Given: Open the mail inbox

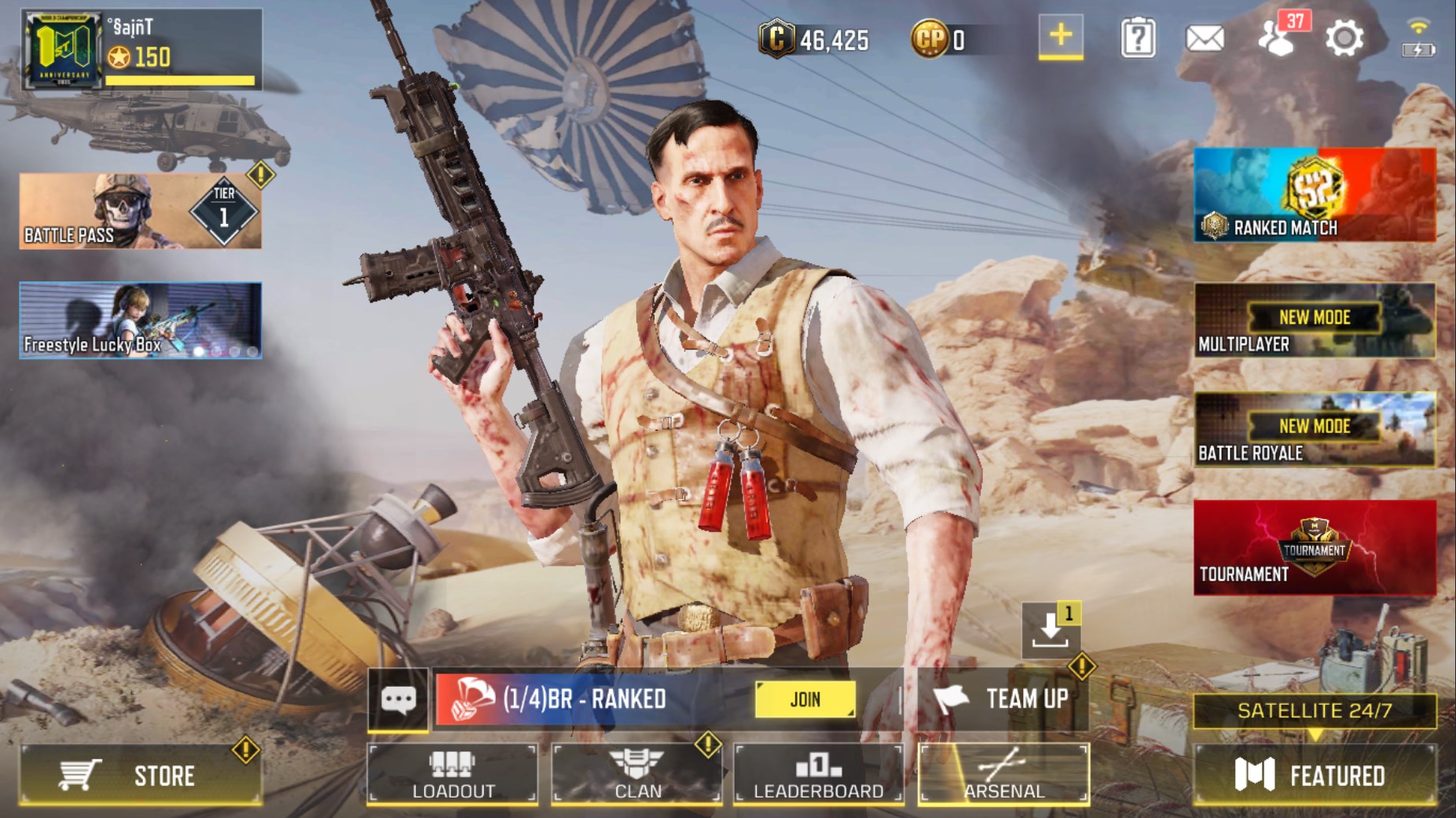Looking at the screenshot, I should 1204,38.
